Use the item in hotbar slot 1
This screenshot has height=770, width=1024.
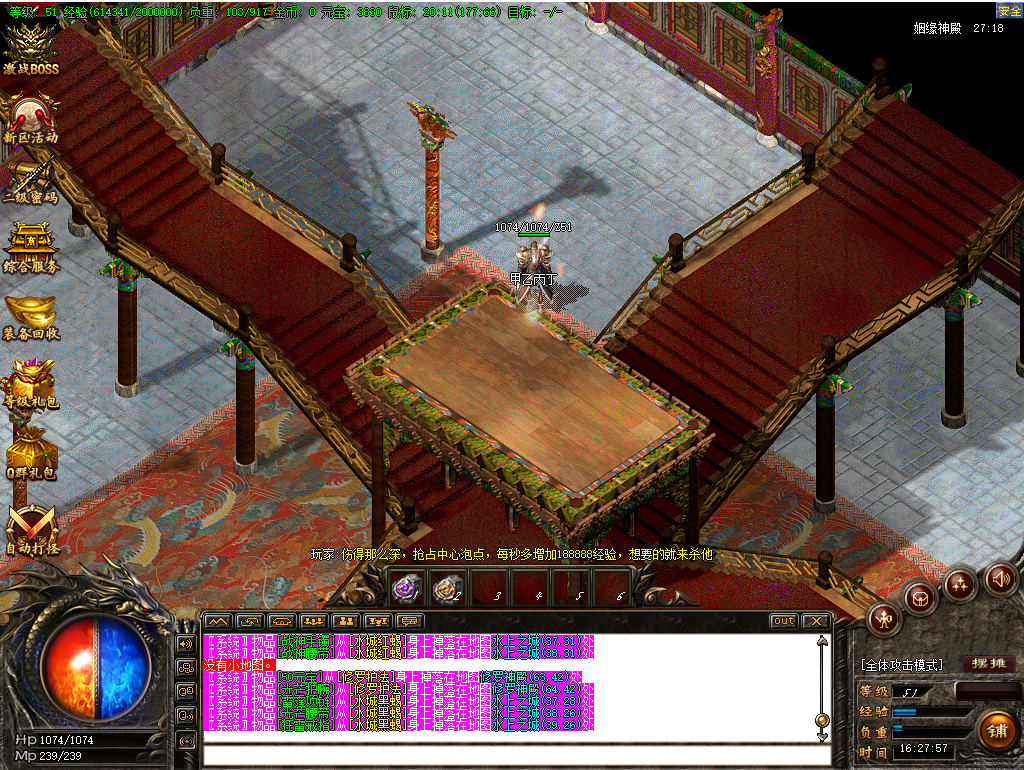click(x=405, y=589)
